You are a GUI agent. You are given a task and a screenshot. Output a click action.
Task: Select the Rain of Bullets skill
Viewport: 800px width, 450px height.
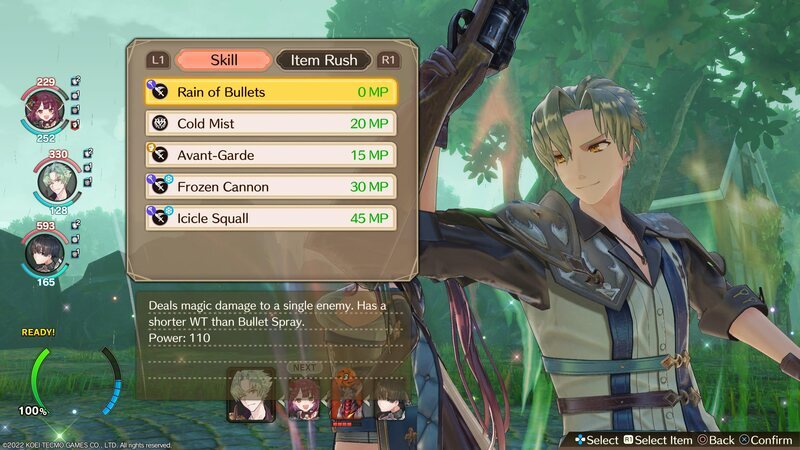[x=270, y=92]
